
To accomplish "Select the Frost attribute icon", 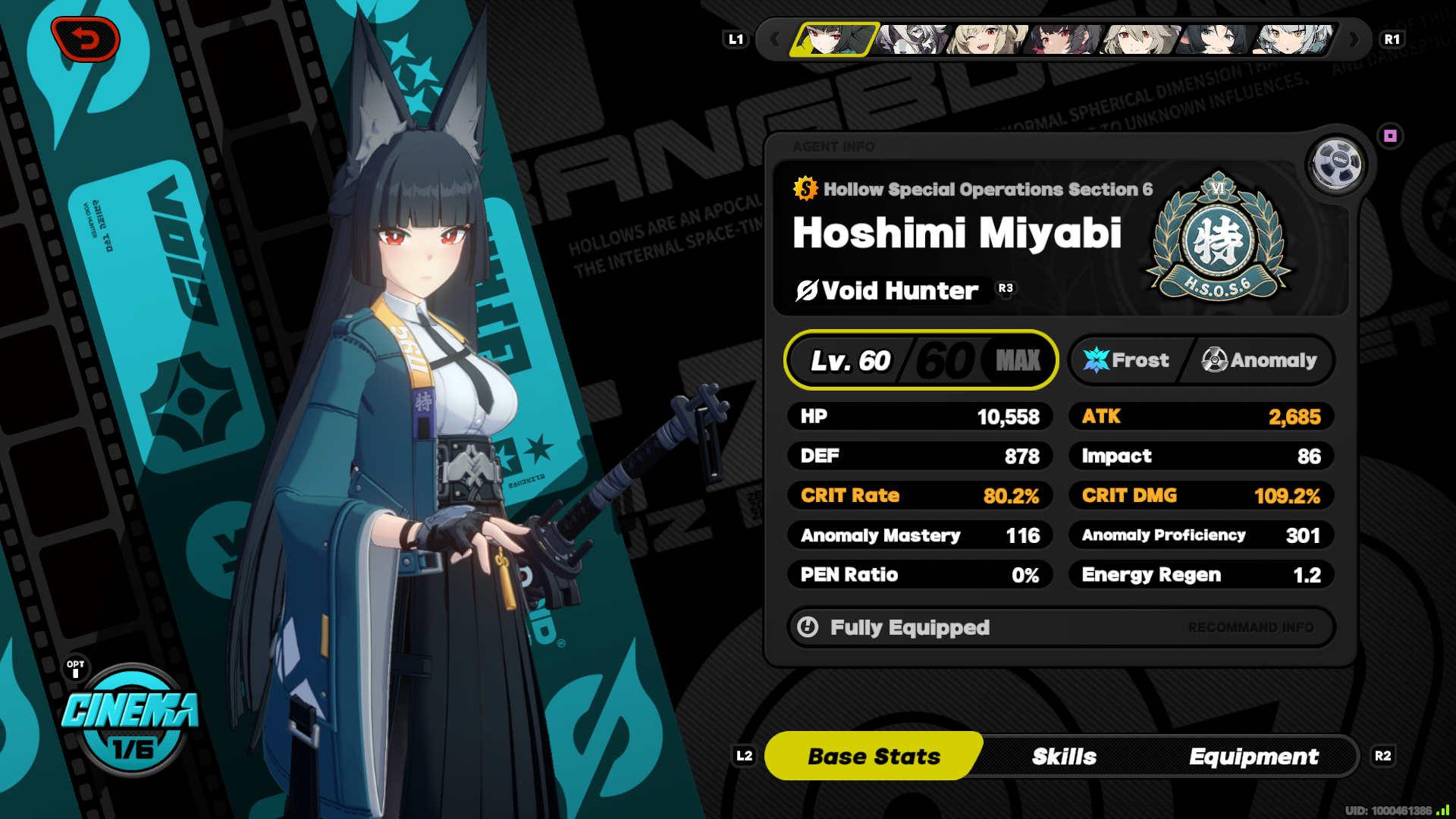I will click(1095, 359).
